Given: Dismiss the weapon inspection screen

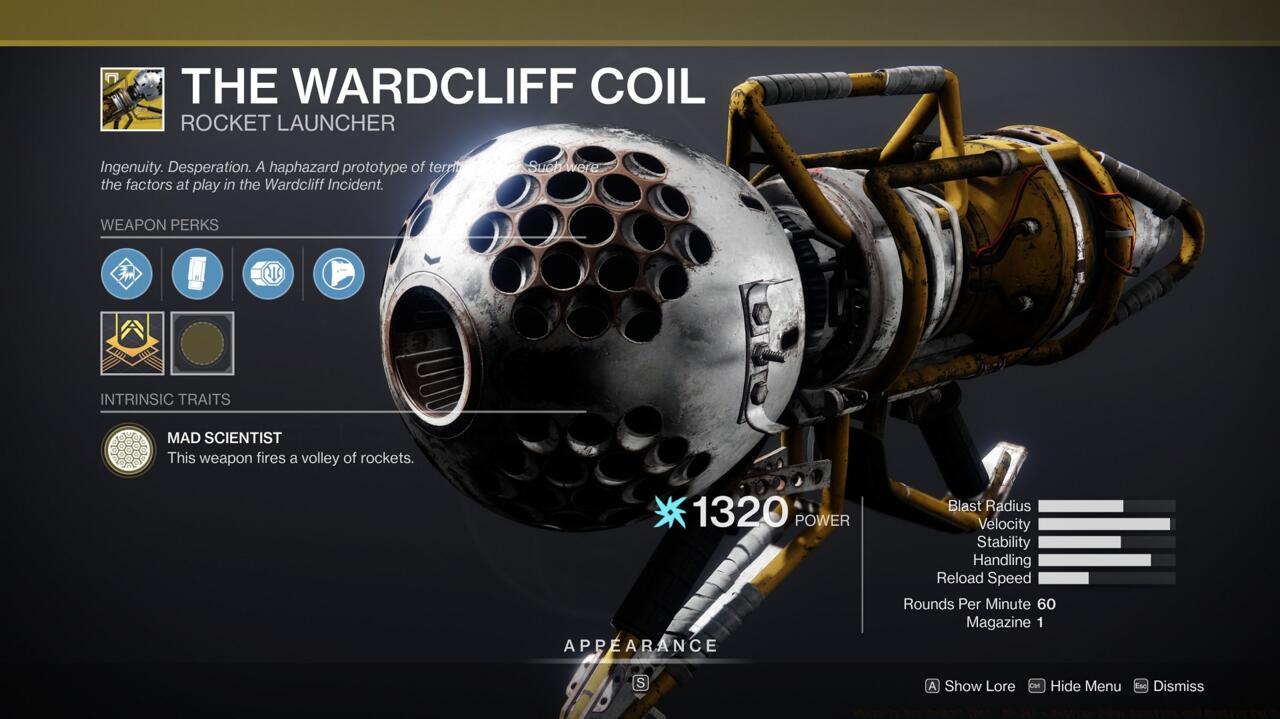Looking at the screenshot, I should (1169, 686).
